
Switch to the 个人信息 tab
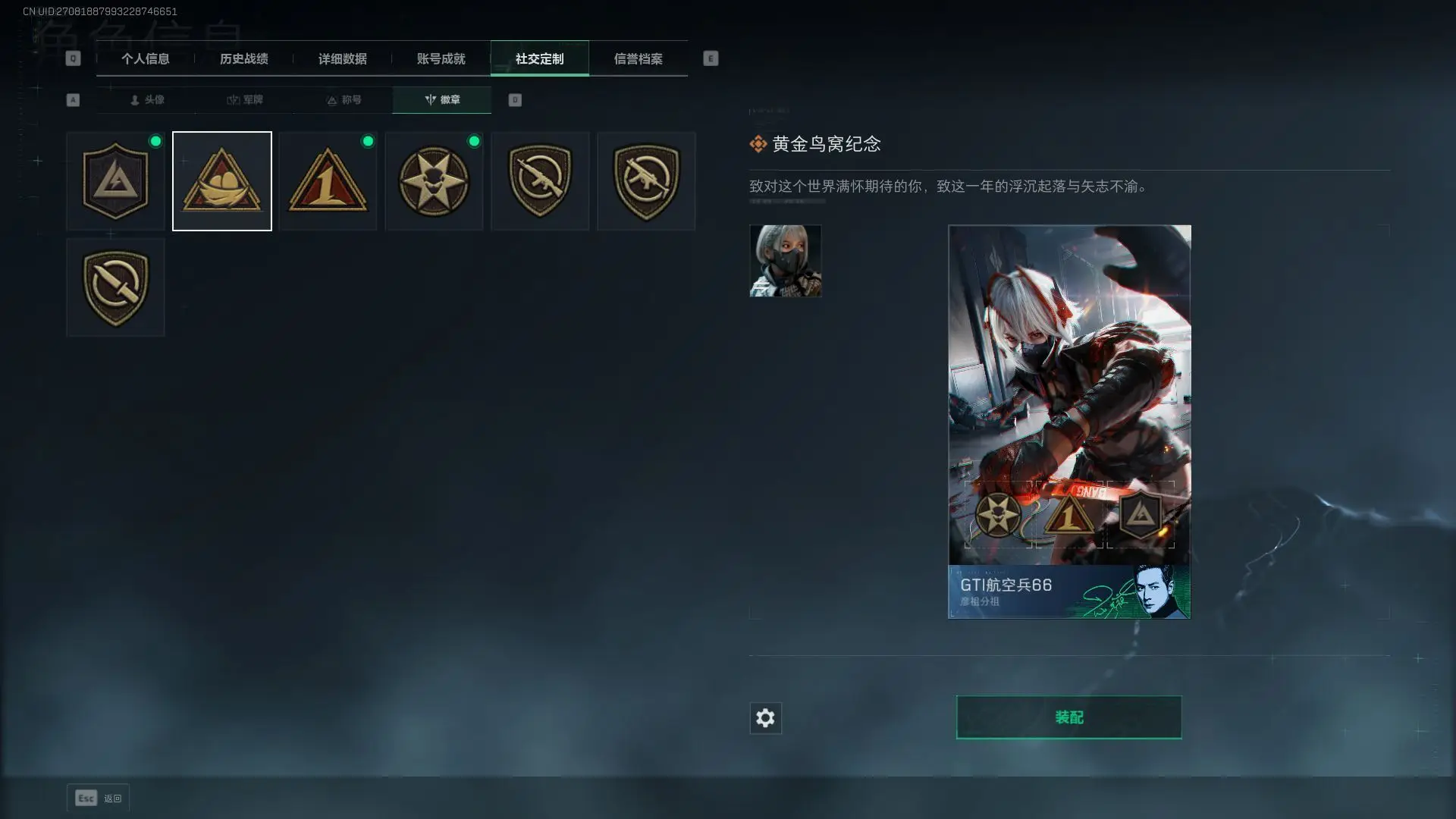coord(145,59)
